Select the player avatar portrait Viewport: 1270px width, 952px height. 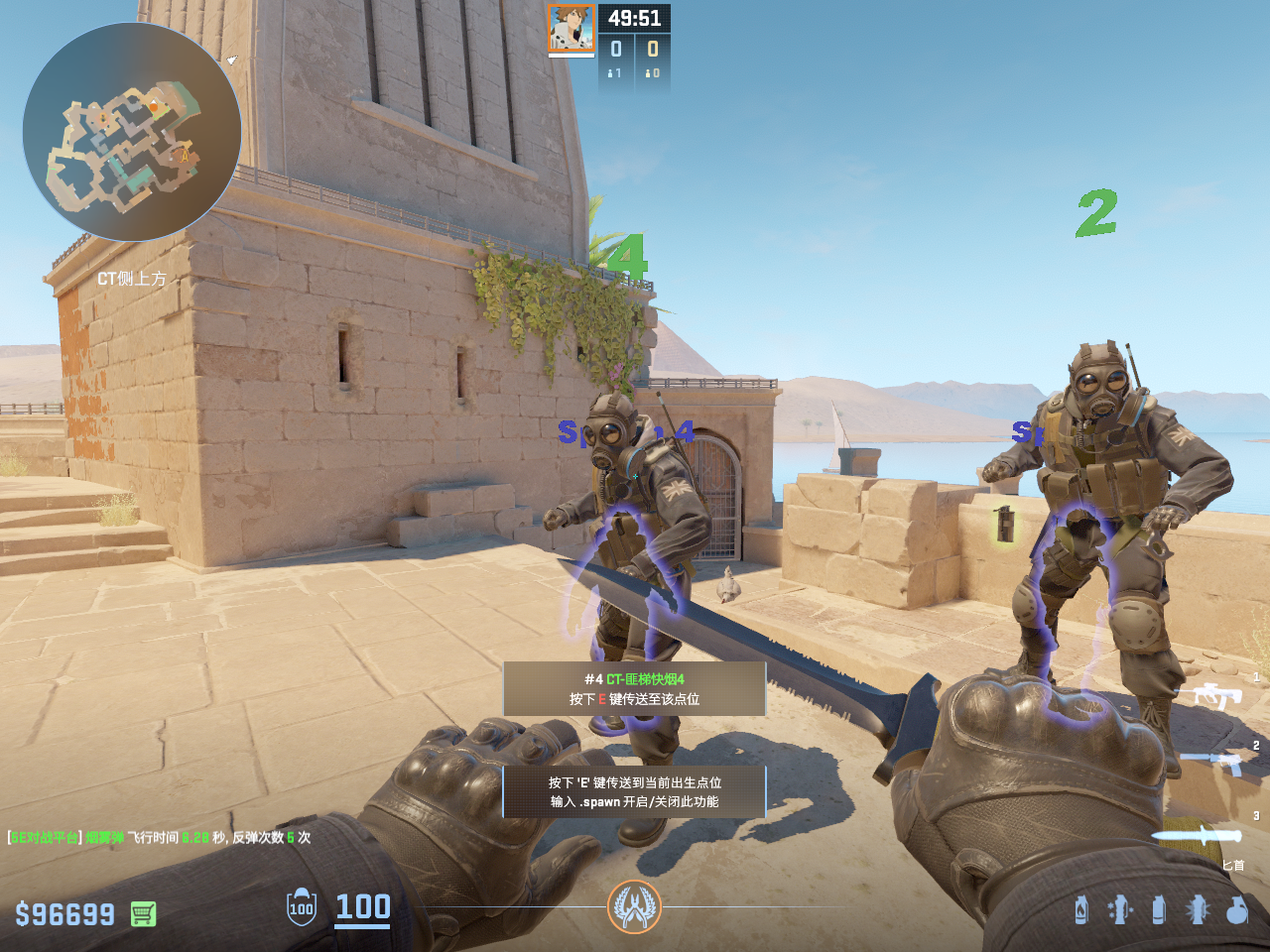571,28
